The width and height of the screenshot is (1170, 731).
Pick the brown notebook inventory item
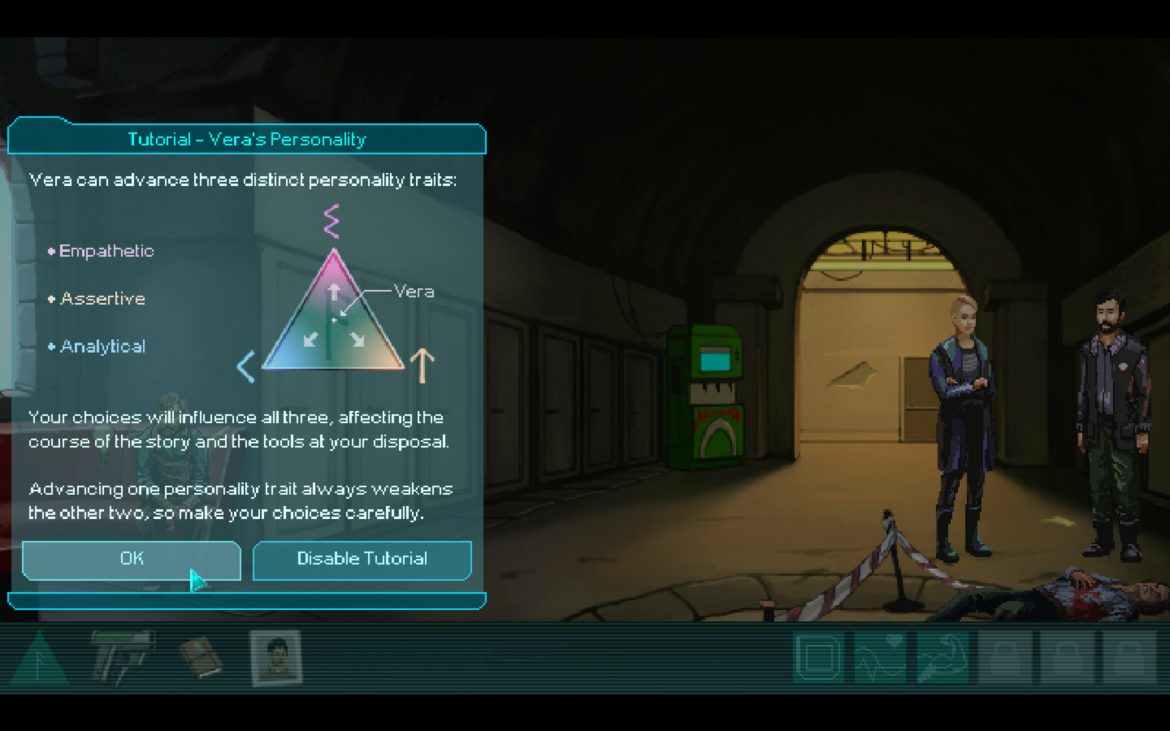[200, 657]
